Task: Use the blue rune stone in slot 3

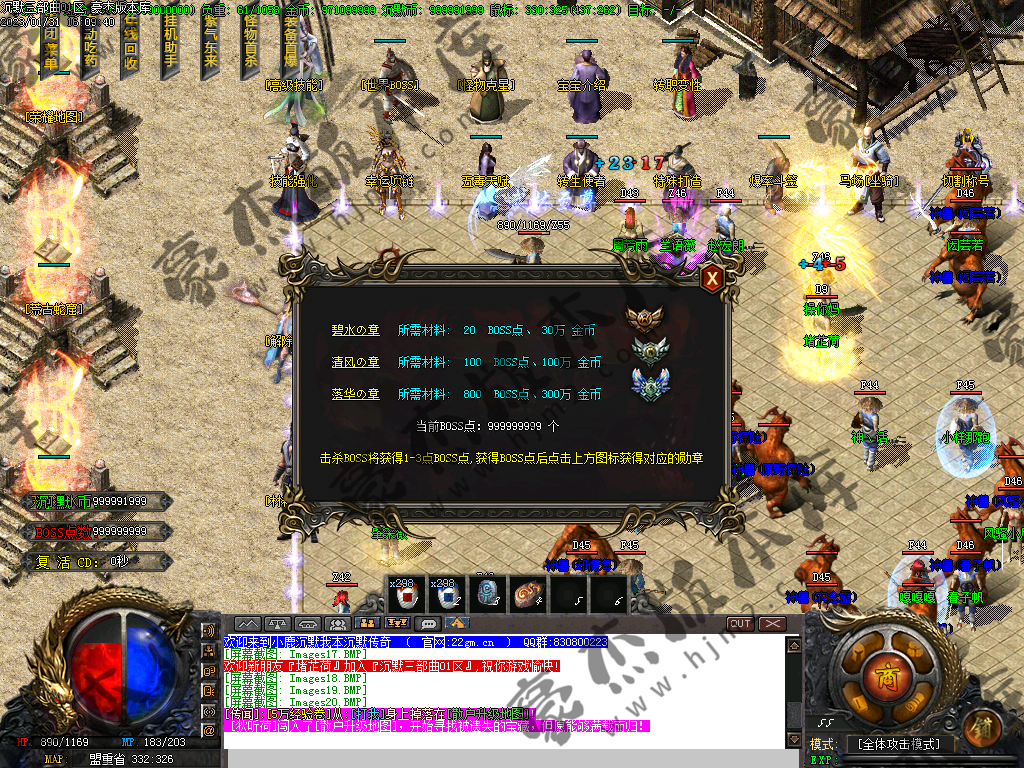Action: (x=487, y=595)
